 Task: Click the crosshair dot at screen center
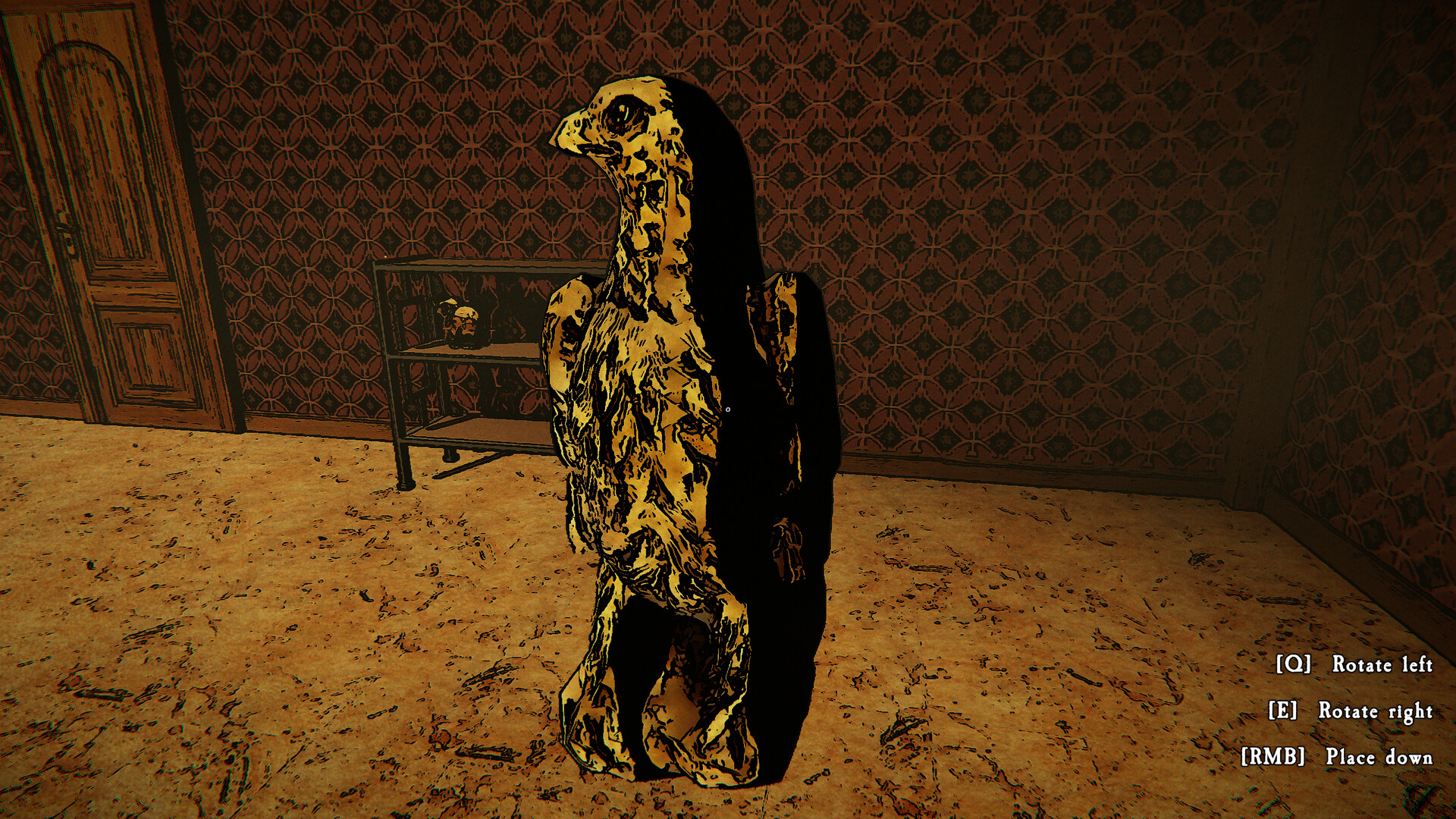pos(730,408)
